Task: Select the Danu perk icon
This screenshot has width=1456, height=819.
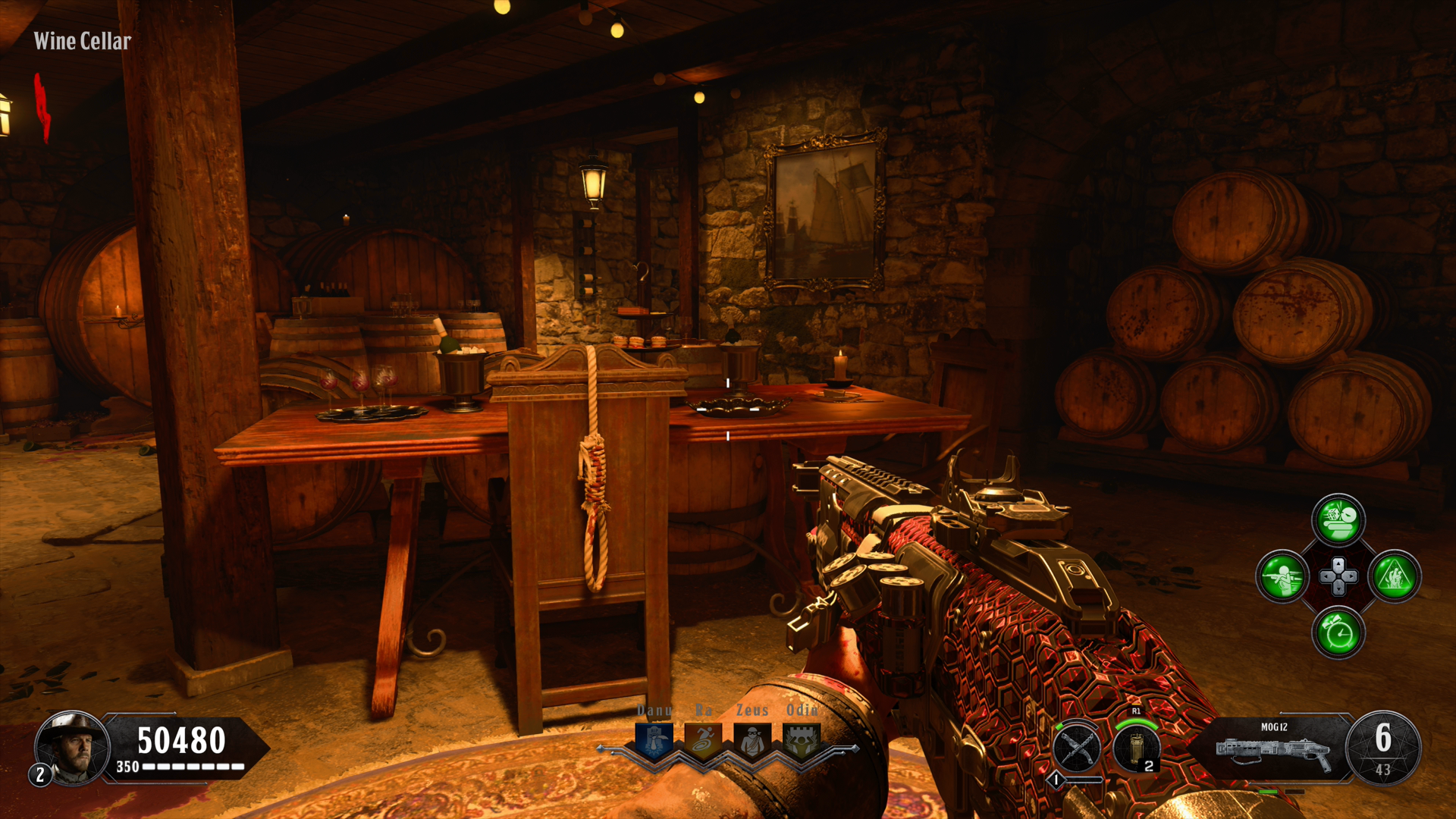Action: [654, 740]
